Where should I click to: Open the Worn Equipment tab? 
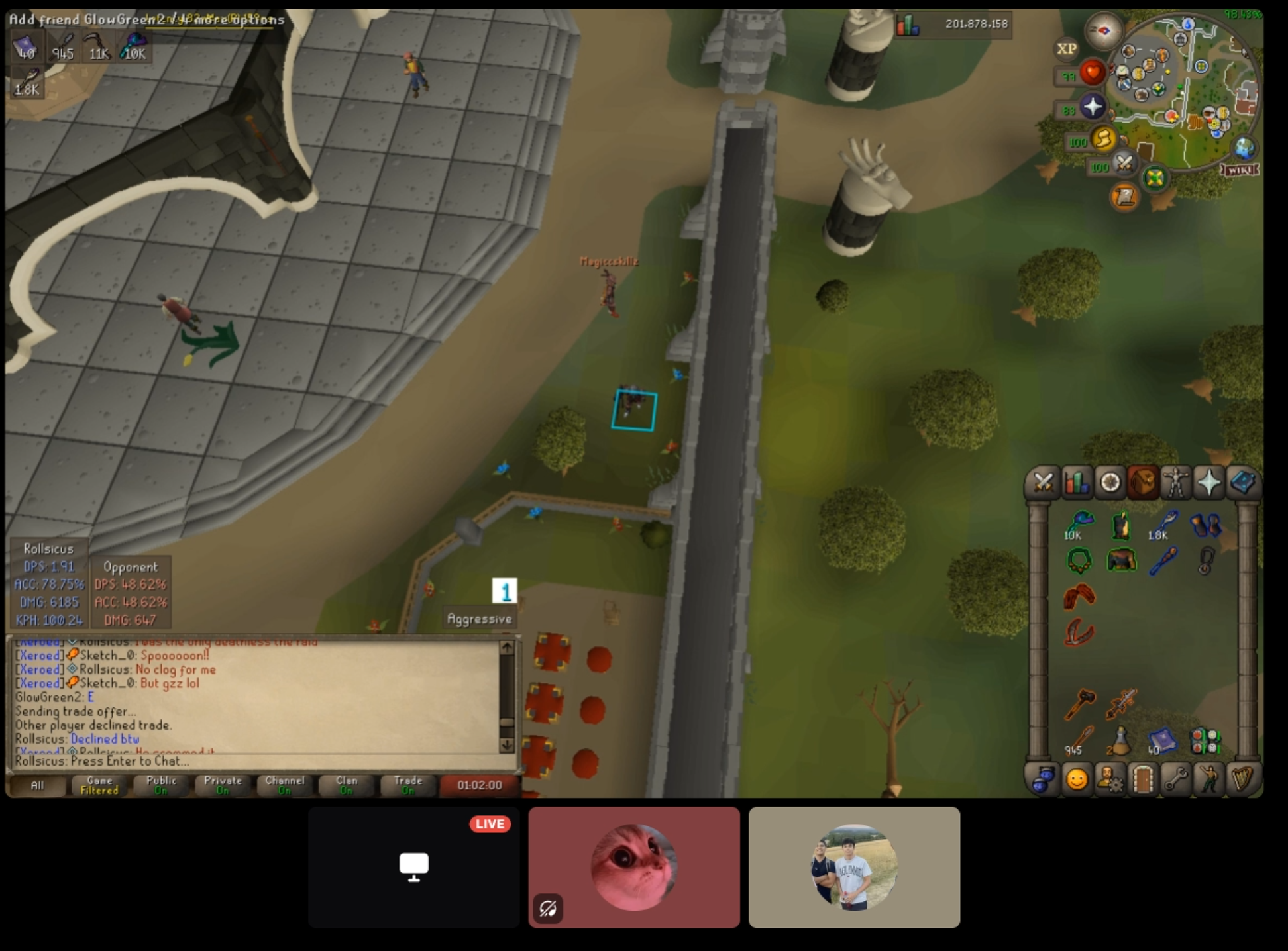pyautogui.click(x=1176, y=483)
